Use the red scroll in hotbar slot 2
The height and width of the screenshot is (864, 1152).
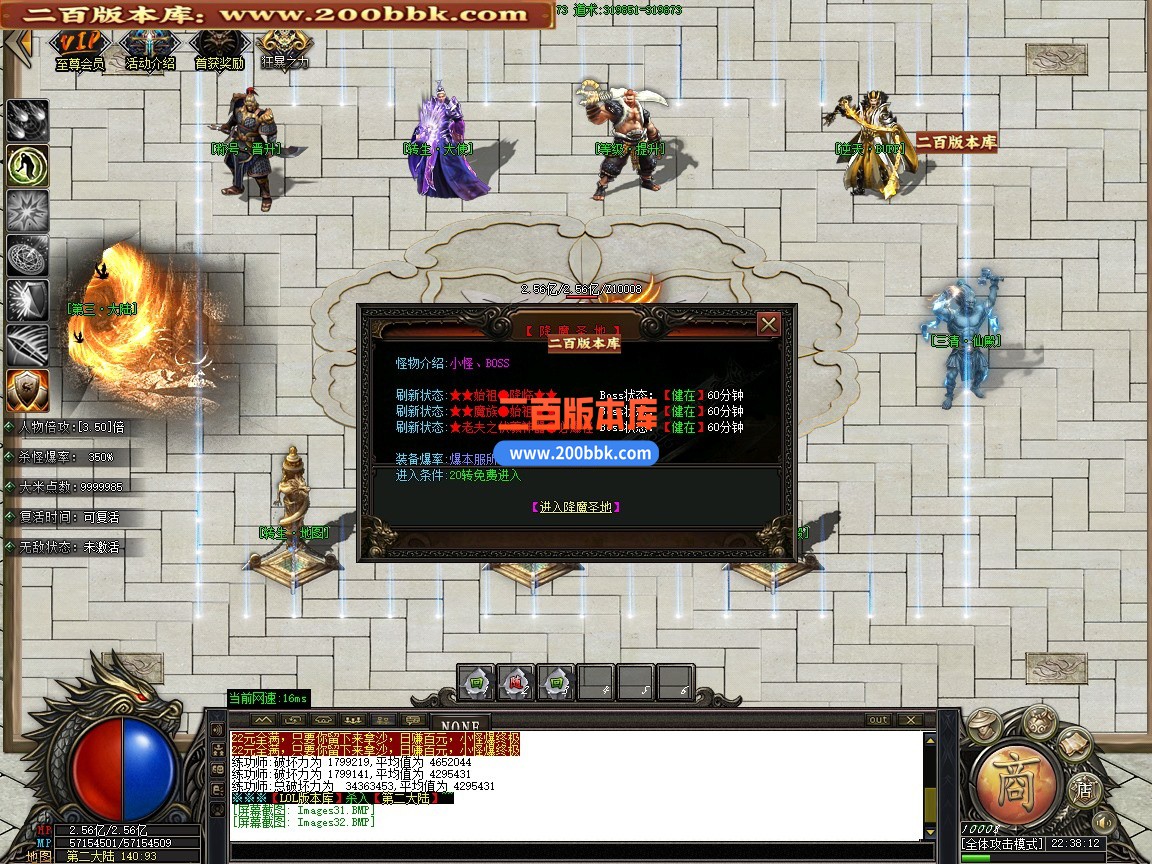[515, 682]
